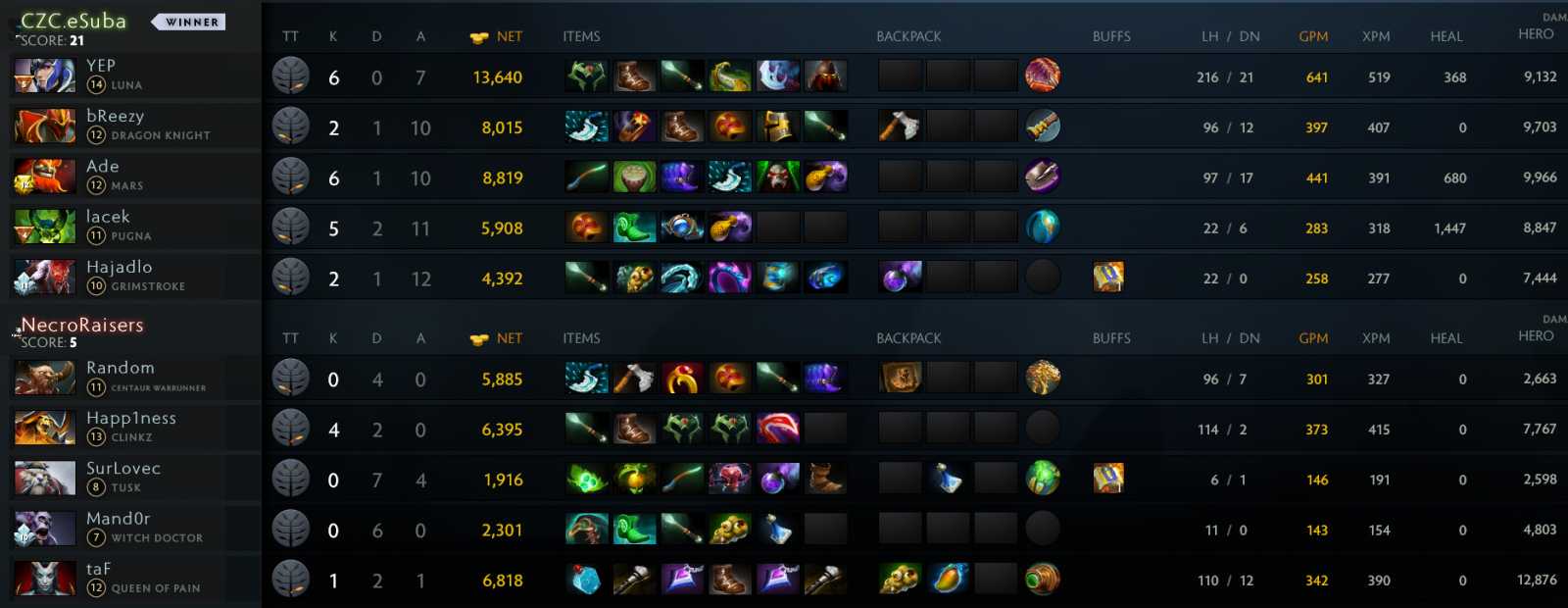Inspect the Bottle in taF's inventory
1568x608 pixels.
pos(586,580)
